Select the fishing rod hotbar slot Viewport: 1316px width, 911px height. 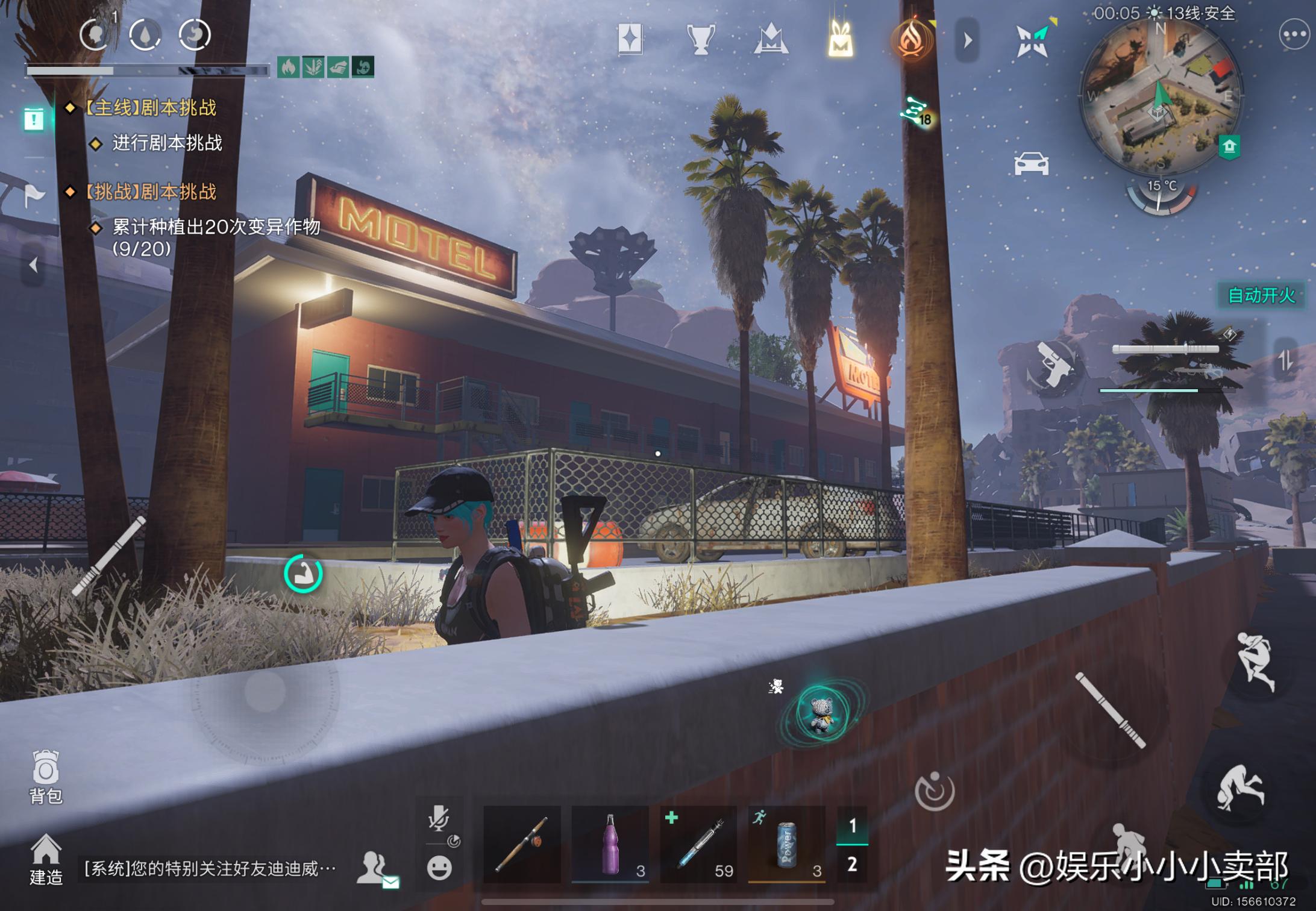pyautogui.click(x=522, y=845)
